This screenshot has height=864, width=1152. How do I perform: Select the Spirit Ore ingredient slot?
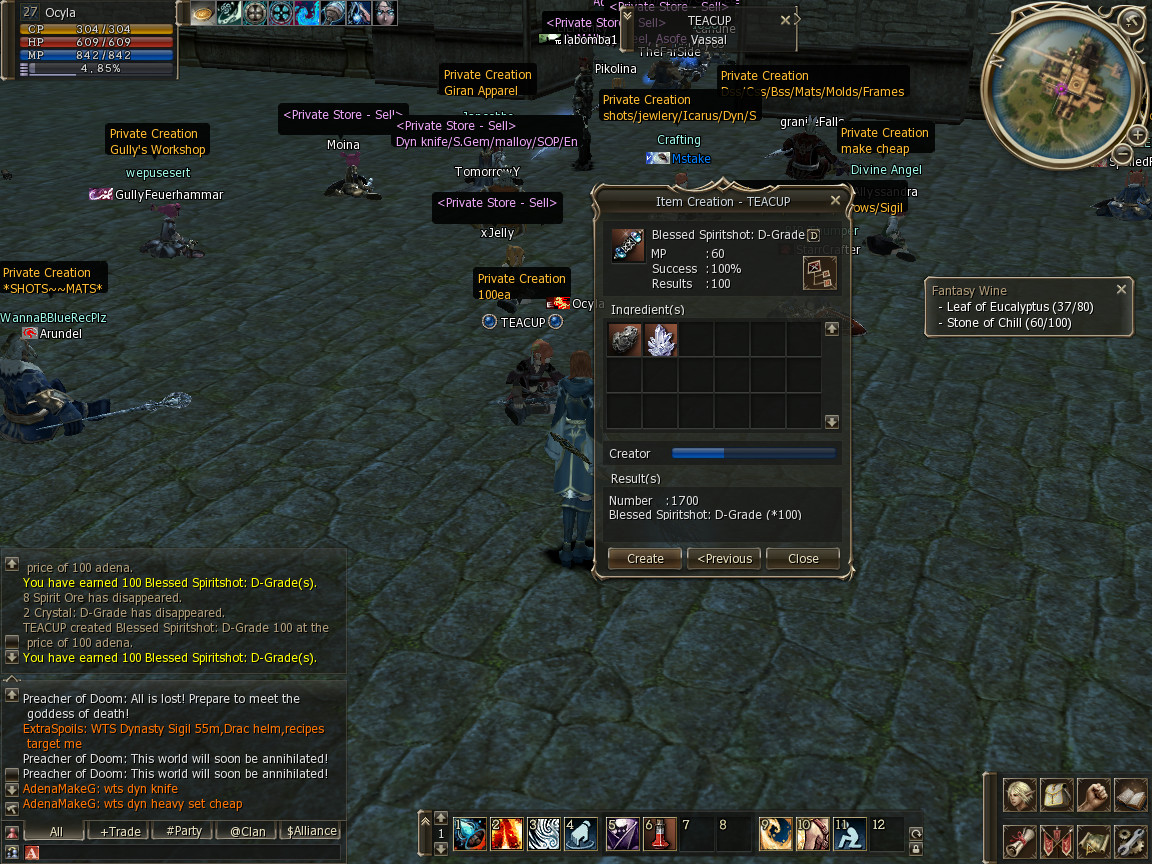coord(625,340)
